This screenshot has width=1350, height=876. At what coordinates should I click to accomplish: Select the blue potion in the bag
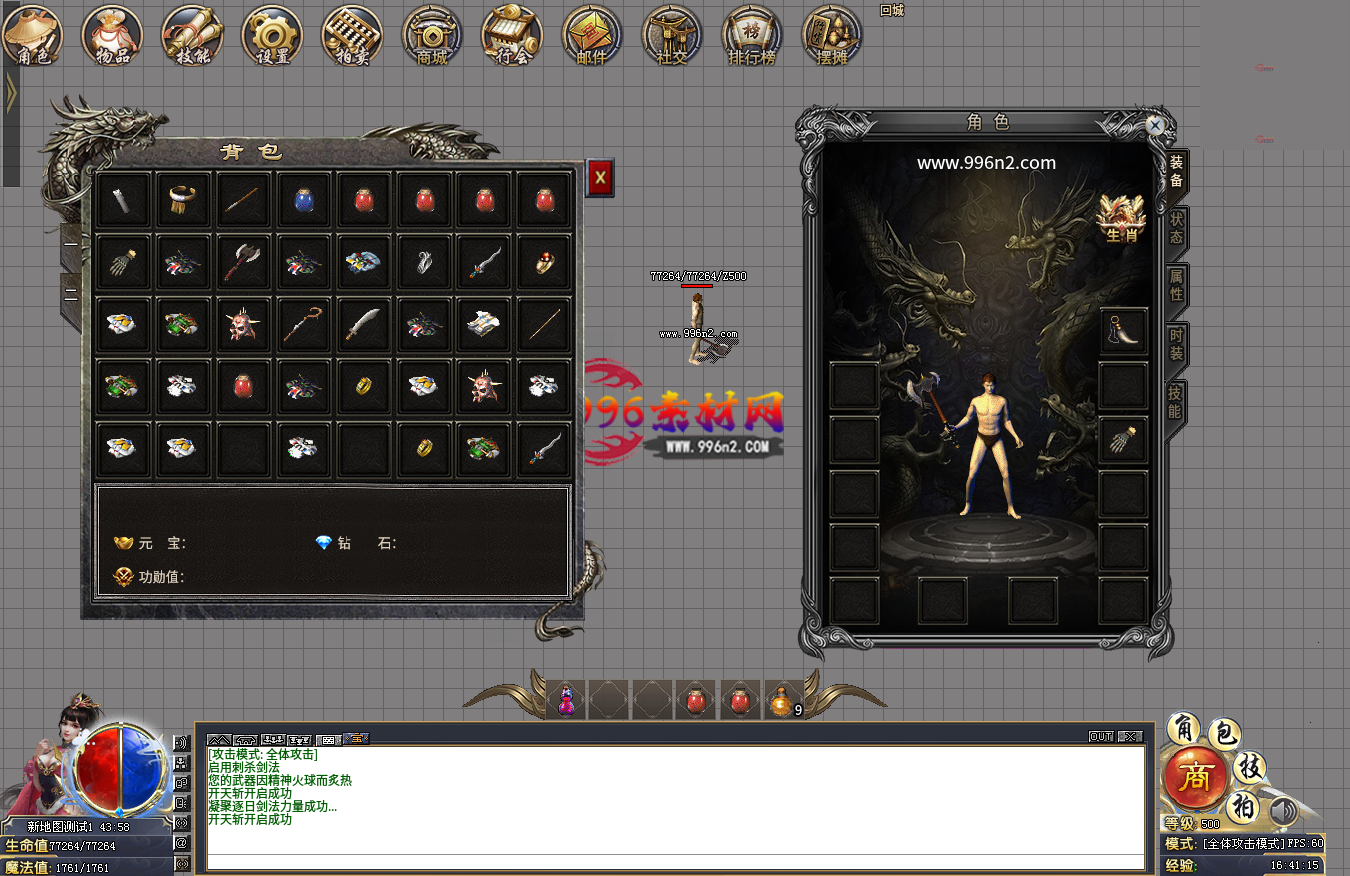(x=304, y=200)
